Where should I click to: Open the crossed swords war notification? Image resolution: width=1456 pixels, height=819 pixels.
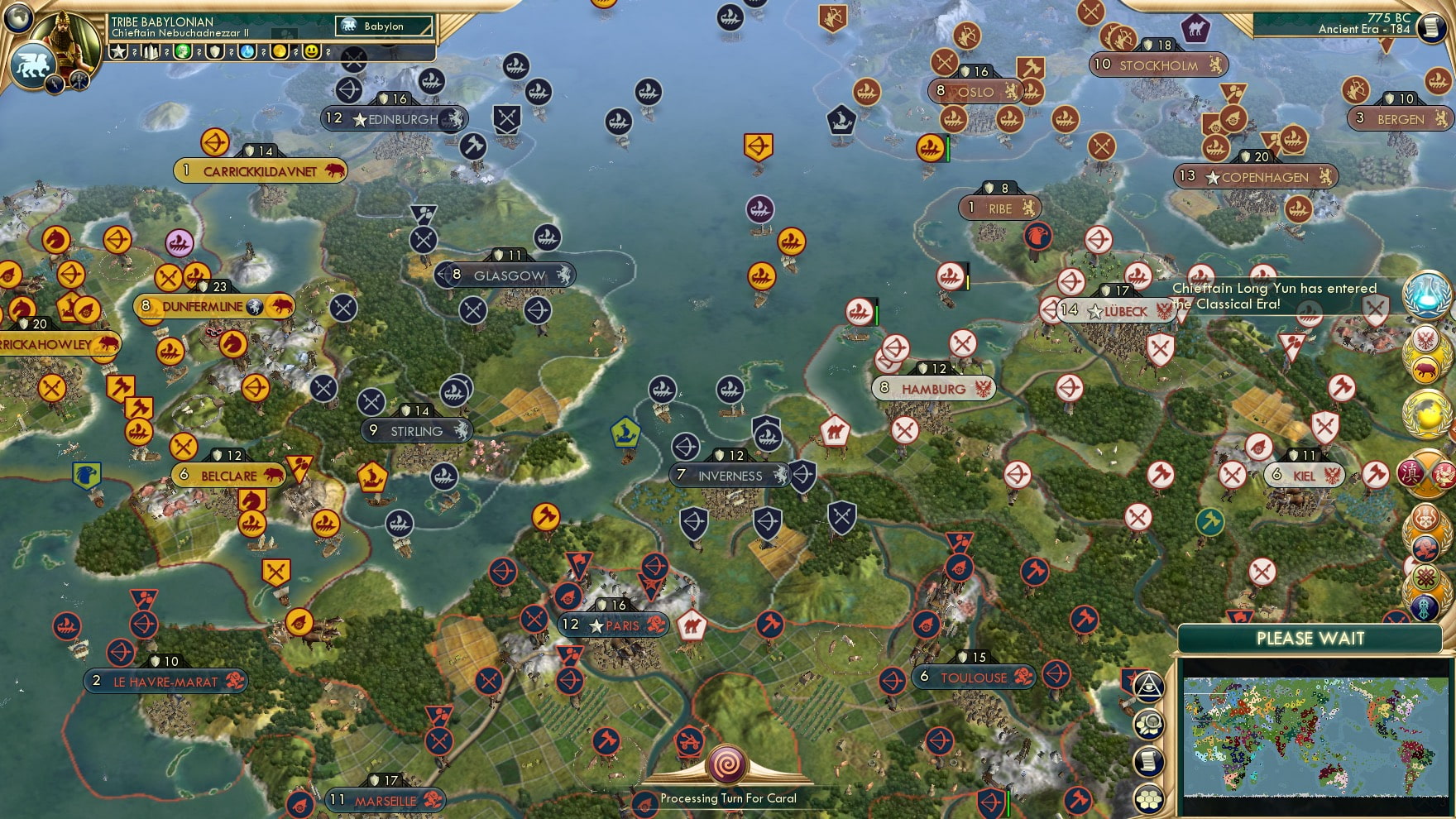(1427, 473)
